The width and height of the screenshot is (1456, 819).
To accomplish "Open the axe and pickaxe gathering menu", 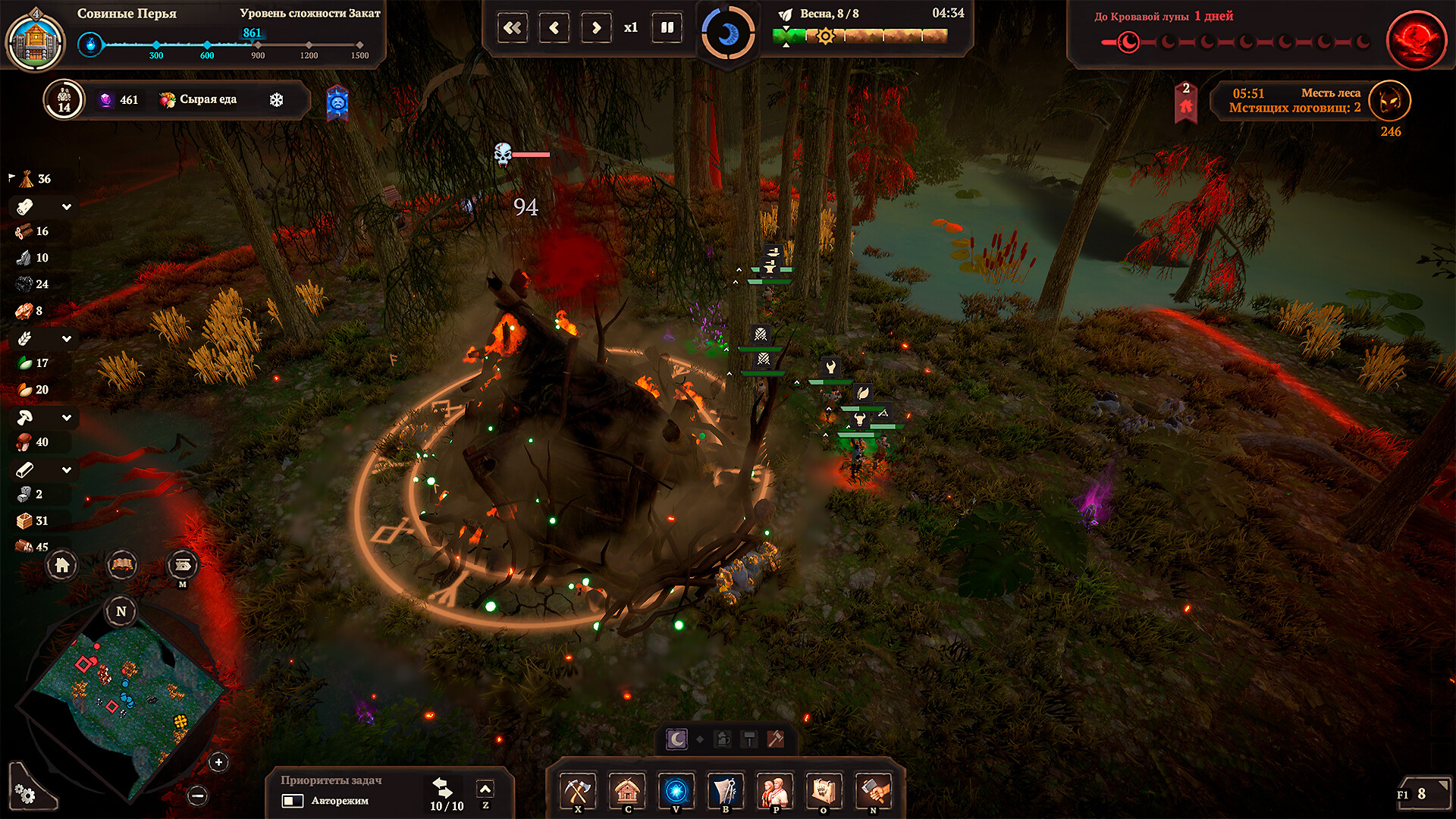I will click(x=578, y=791).
